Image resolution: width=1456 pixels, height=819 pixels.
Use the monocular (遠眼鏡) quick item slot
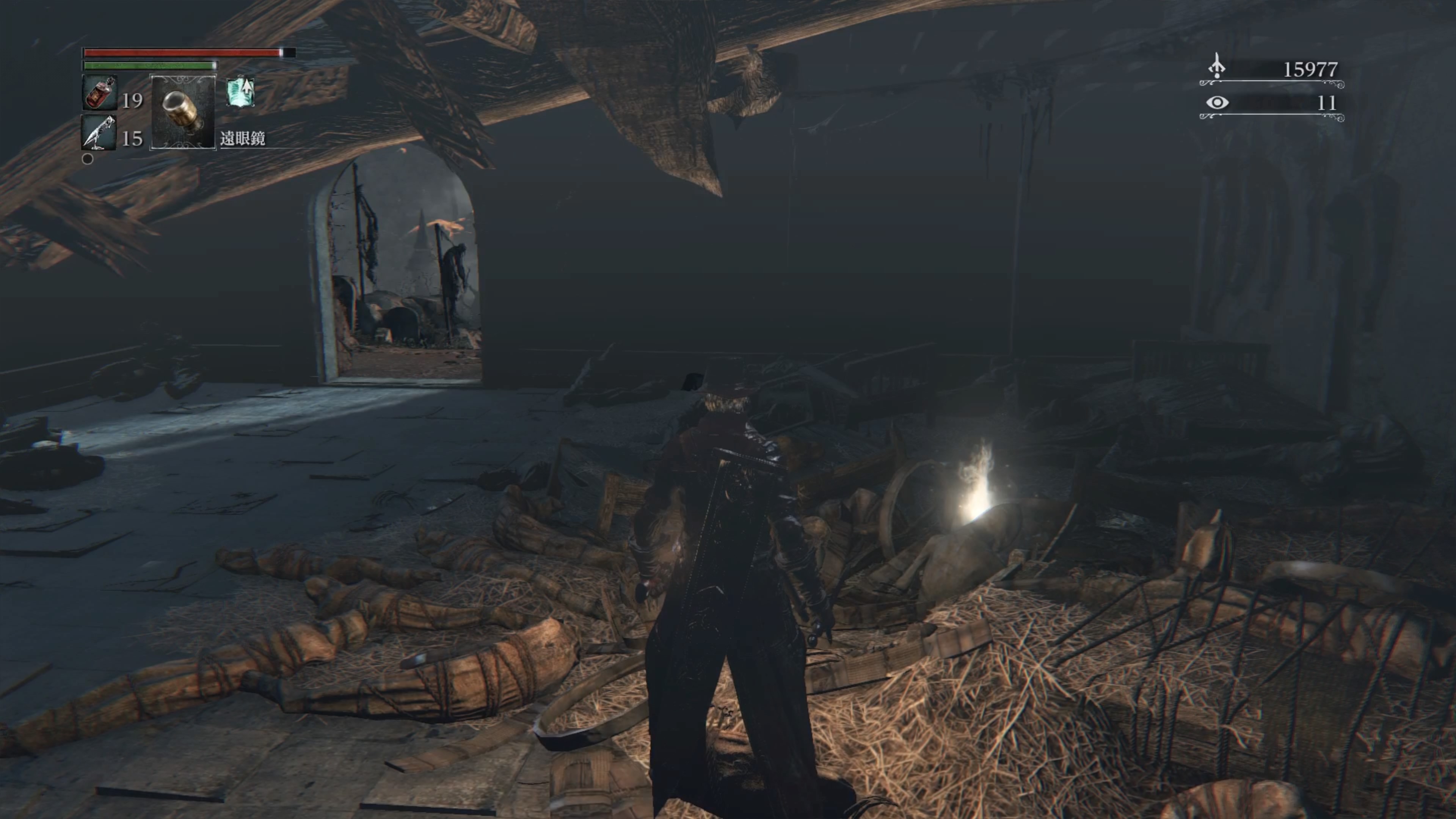click(x=183, y=111)
